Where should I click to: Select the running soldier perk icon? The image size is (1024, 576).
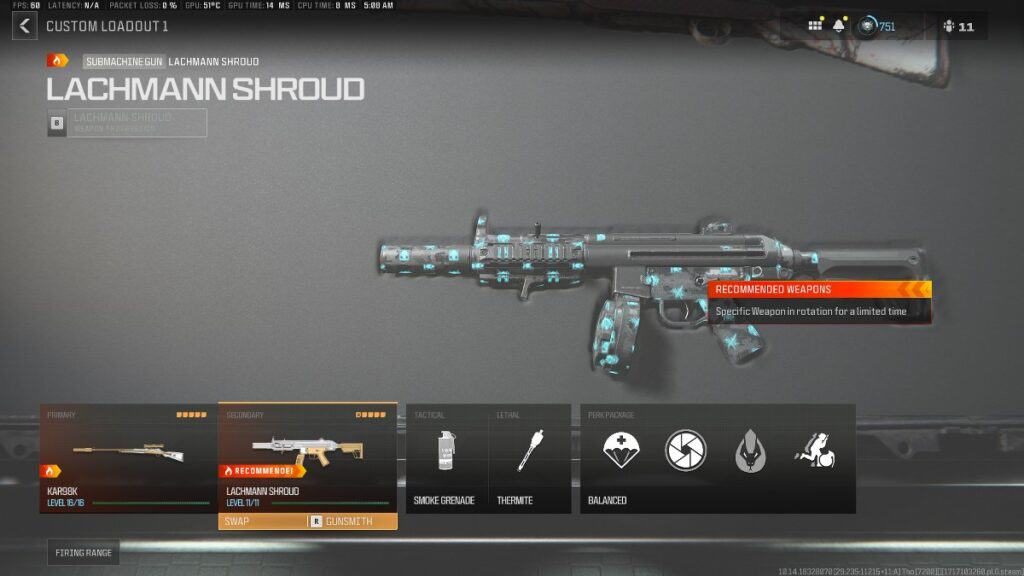pos(815,451)
